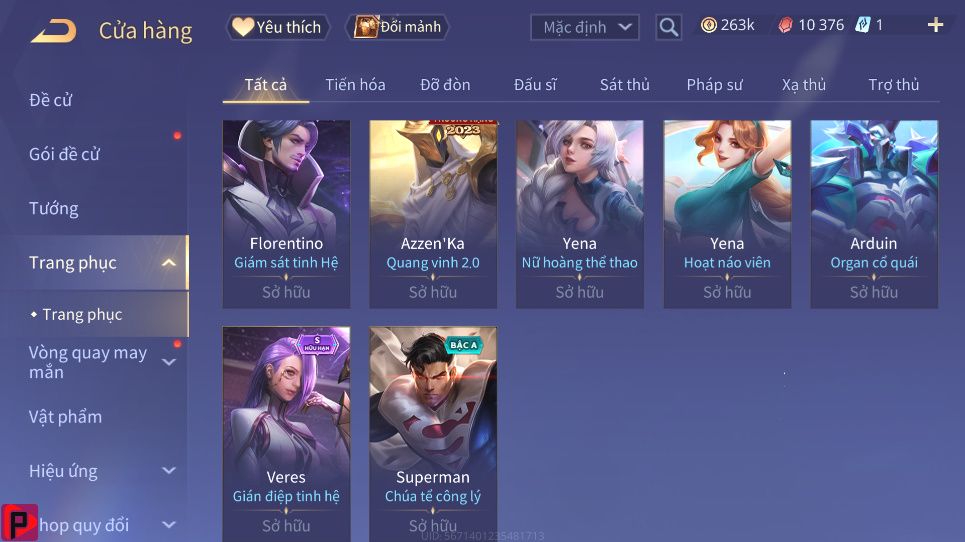The height and width of the screenshot is (542, 965).
Task: Pick the Arduin Organ cổ quái skin
Action: [874, 213]
